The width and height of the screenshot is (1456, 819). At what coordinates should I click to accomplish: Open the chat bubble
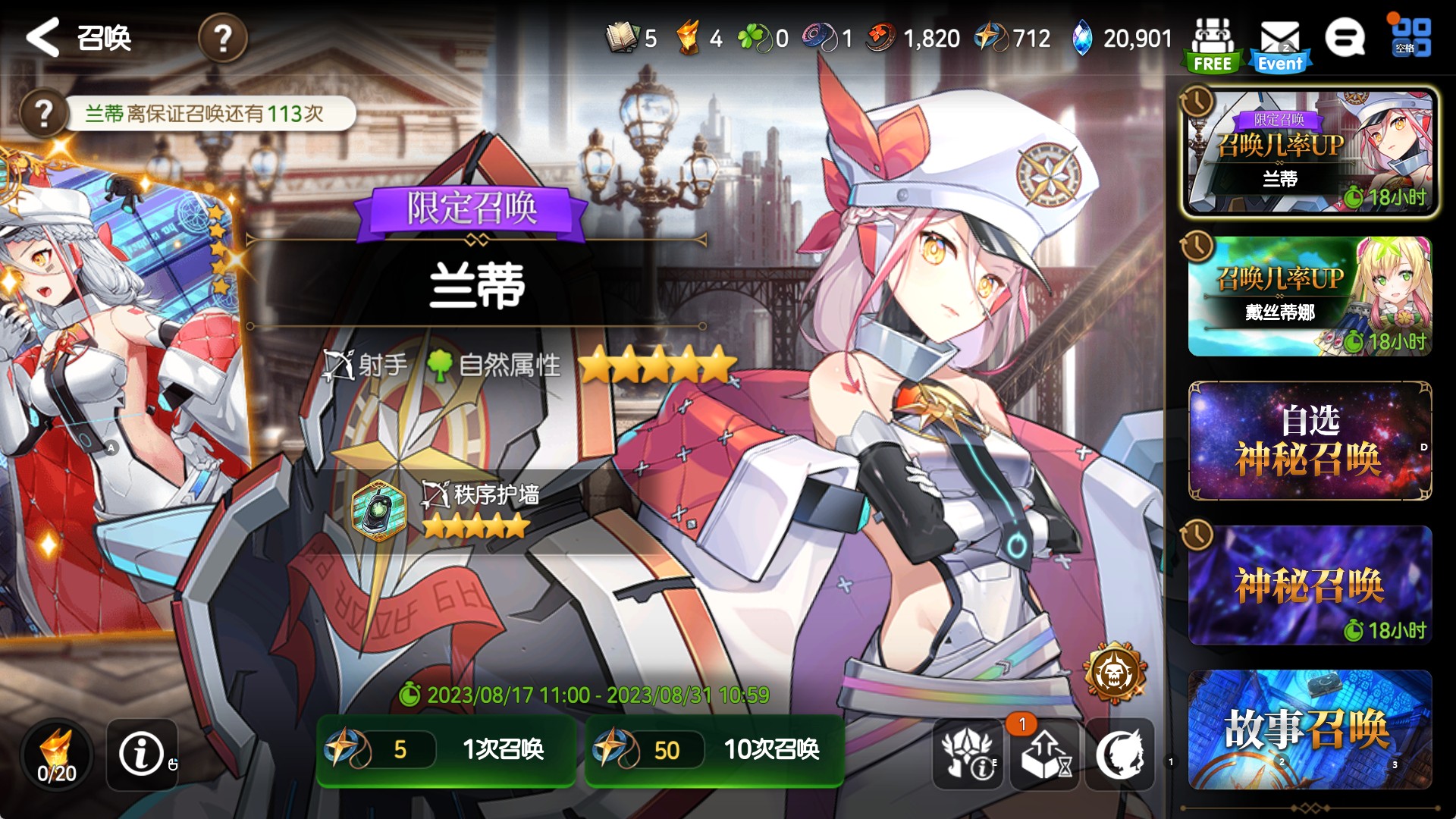(1345, 37)
